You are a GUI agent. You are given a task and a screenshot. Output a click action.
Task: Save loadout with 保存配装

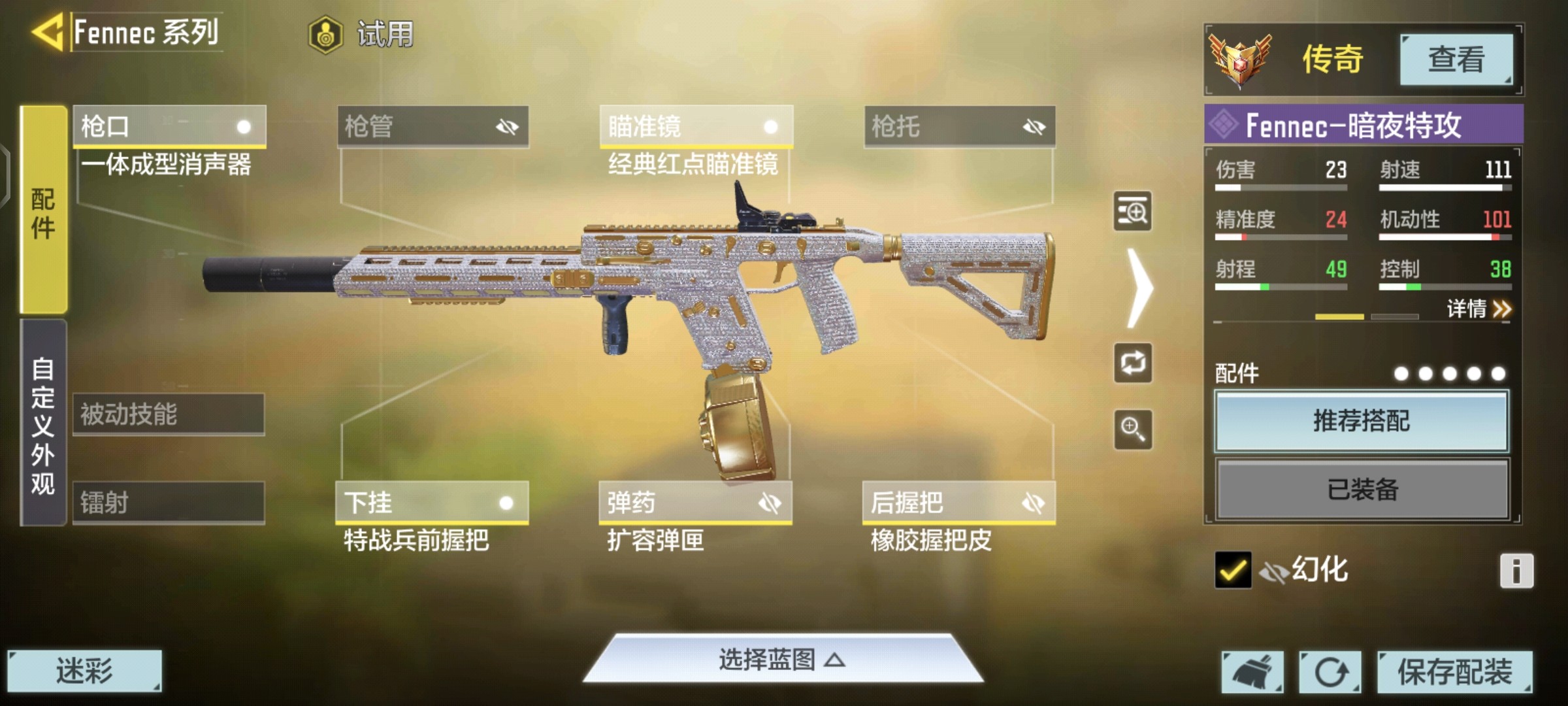coord(1454,671)
